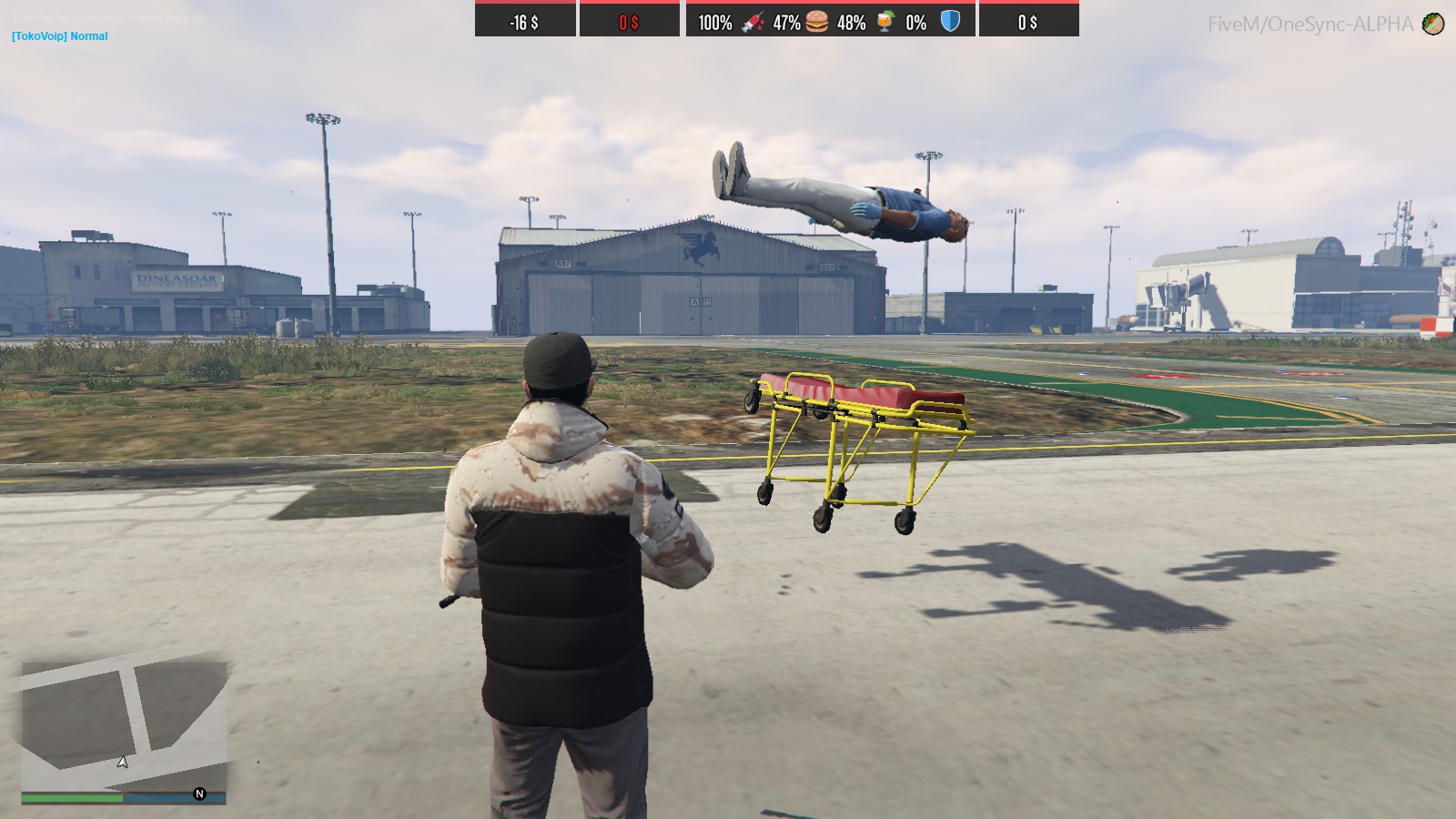The height and width of the screenshot is (819, 1456).
Task: Click the blue shield armor icon
Action: 950,21
